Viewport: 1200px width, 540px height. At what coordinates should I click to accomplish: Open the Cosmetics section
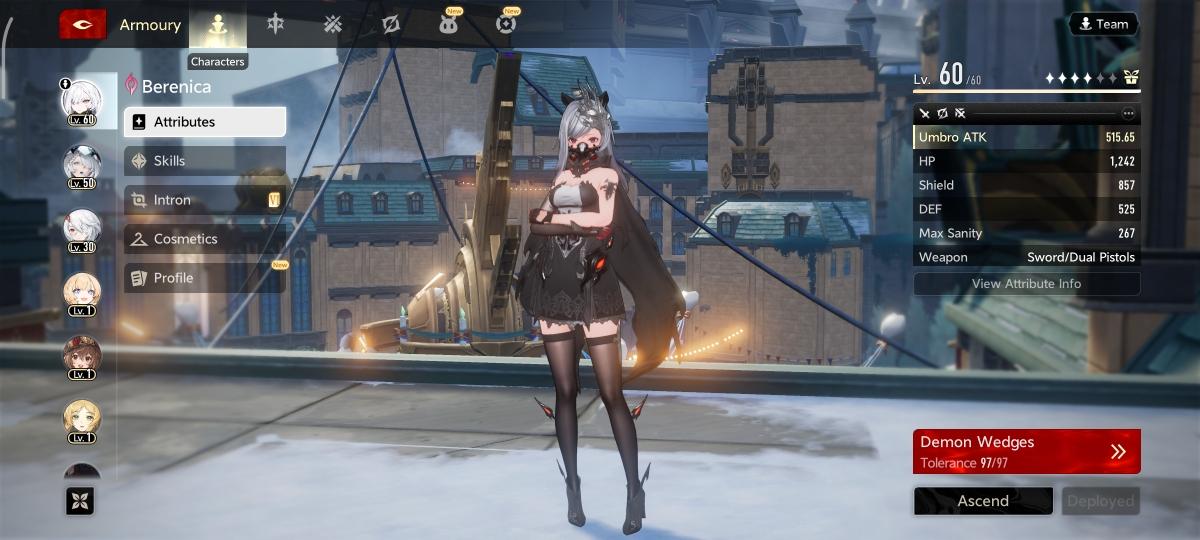click(205, 239)
